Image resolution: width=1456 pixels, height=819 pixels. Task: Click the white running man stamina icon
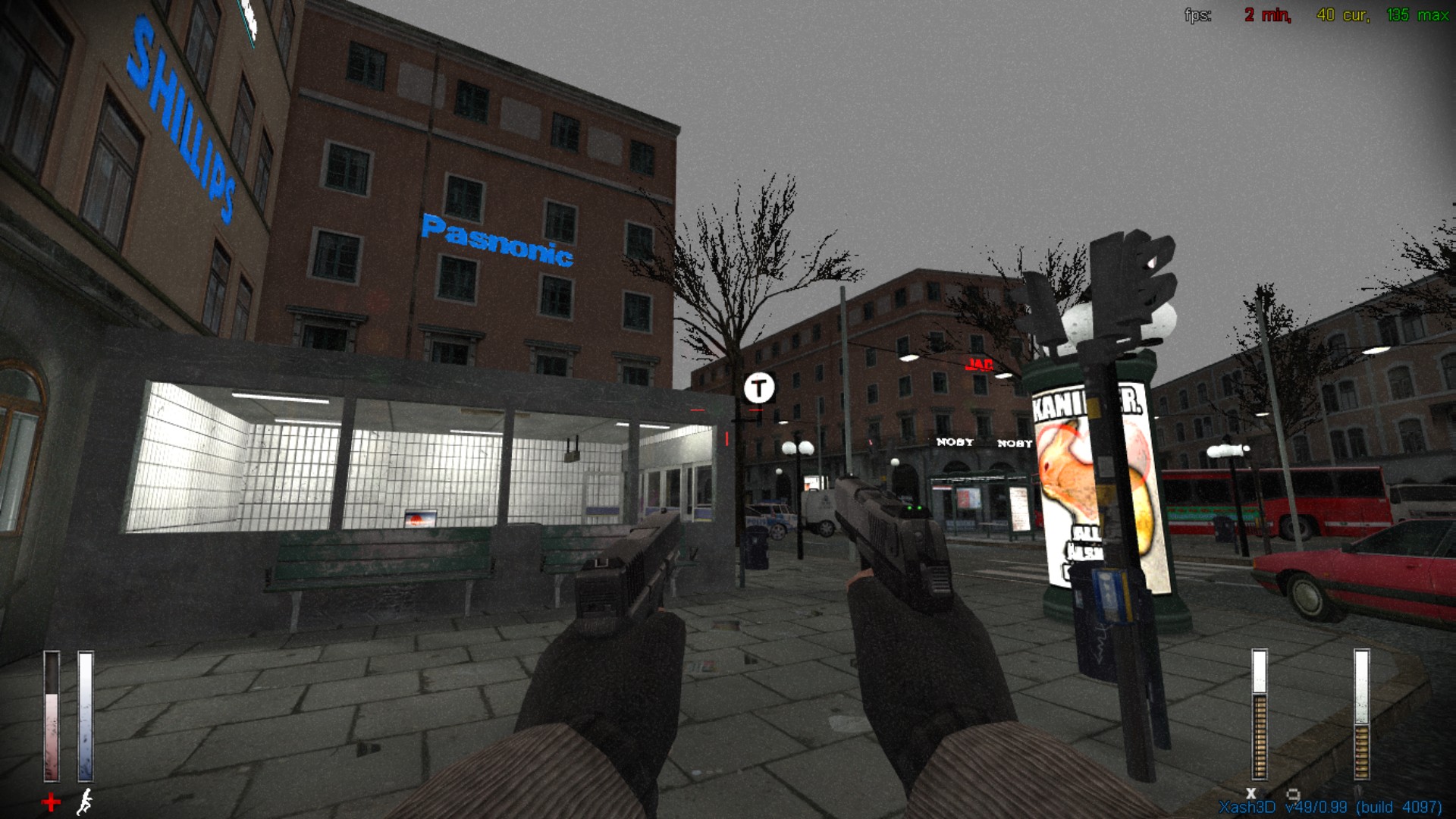click(x=86, y=801)
